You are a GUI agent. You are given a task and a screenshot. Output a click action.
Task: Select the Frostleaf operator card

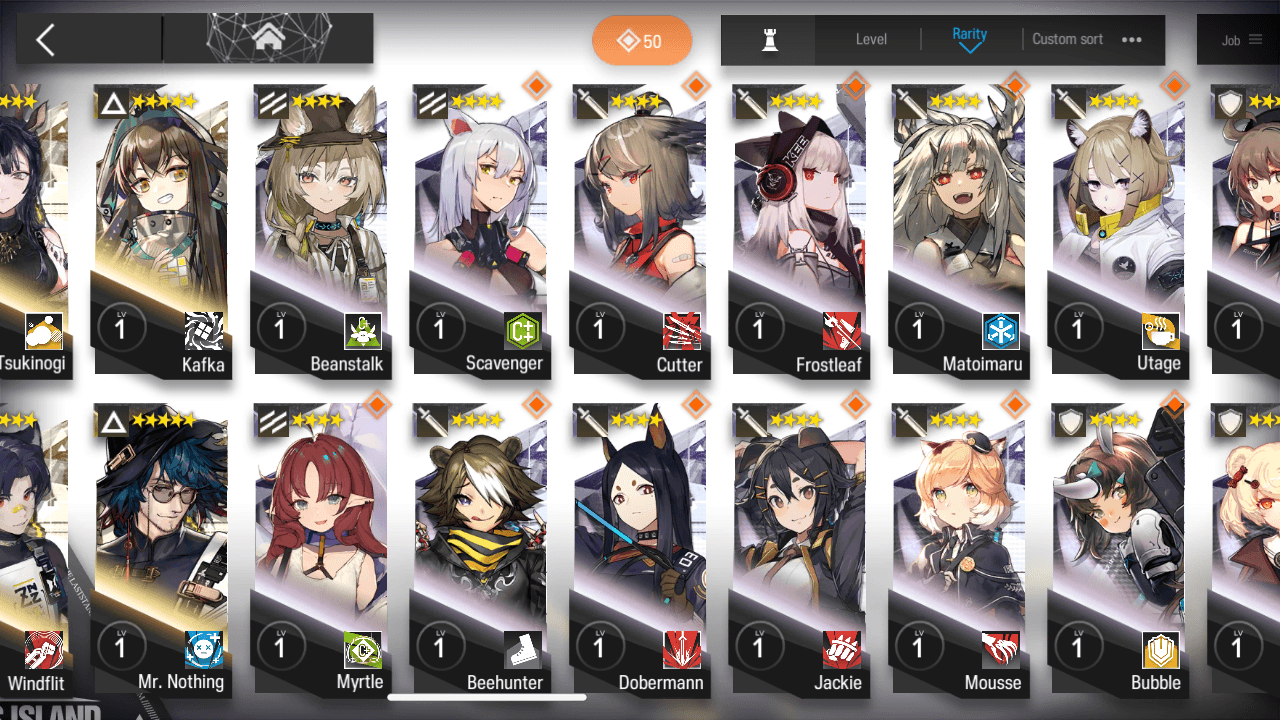pos(799,230)
